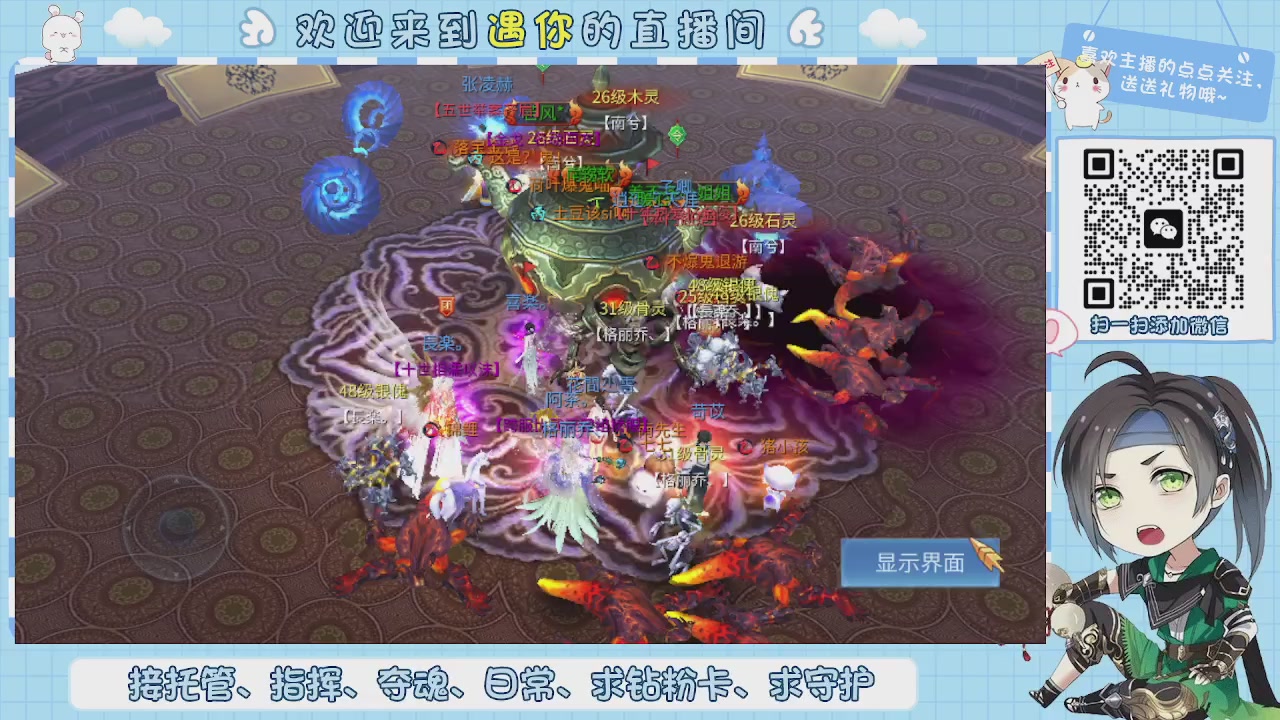The width and height of the screenshot is (1280, 720).
Task: Select the 26级木灵 monster at the top
Action: [624, 96]
